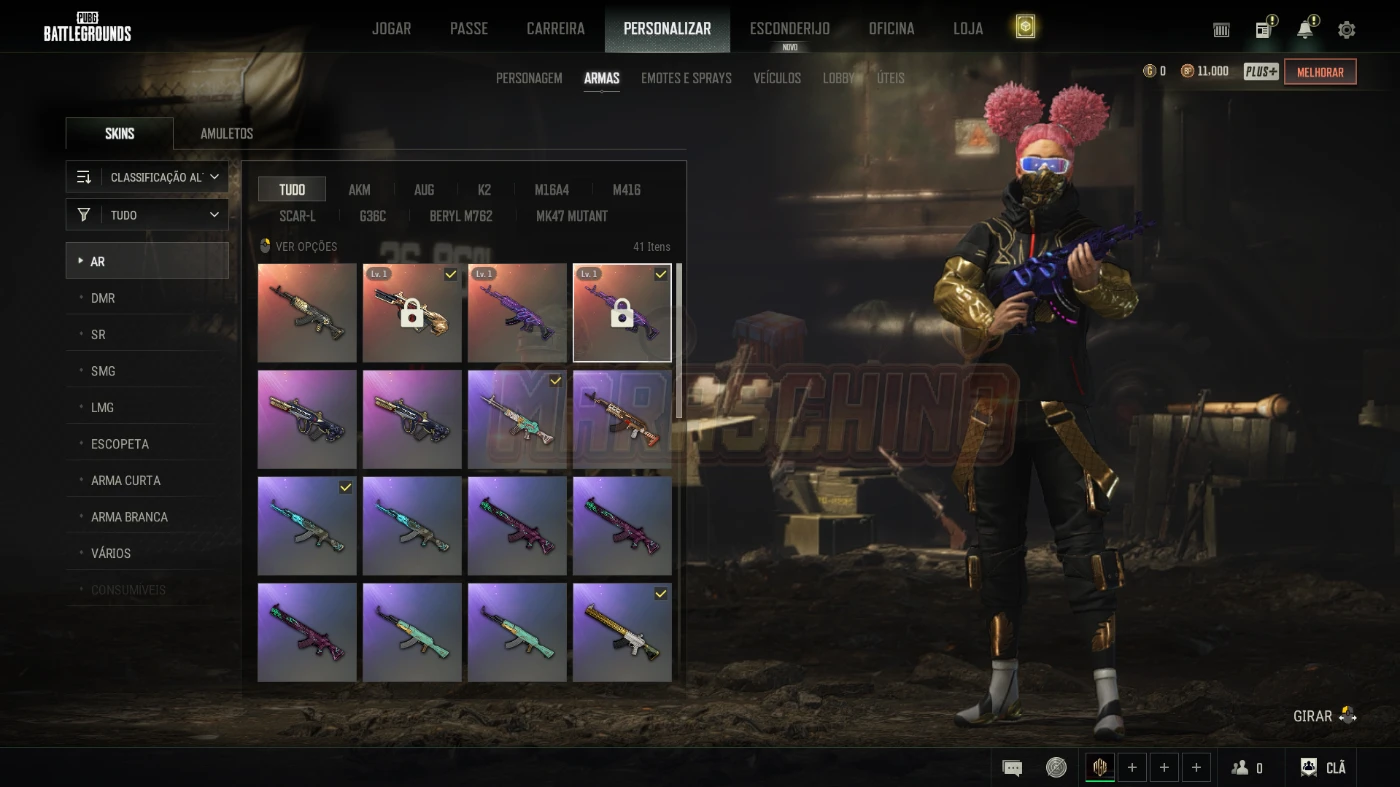Go to the Passe section
This screenshot has height=787, width=1400.
pos(468,28)
